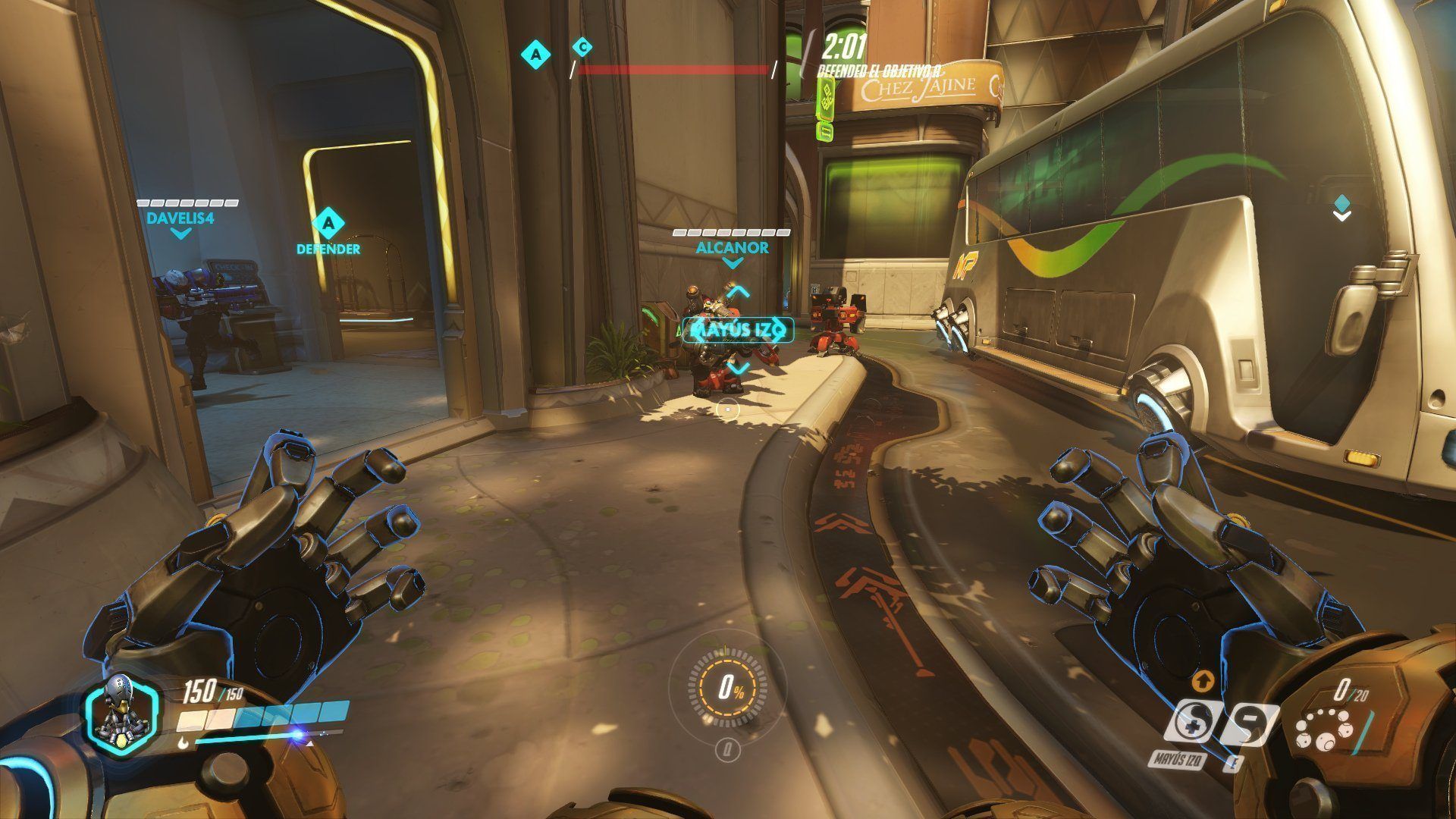Viewport: 1456px width, 819px height.
Task: Select objective C diamond in top tracker
Action: [582, 48]
